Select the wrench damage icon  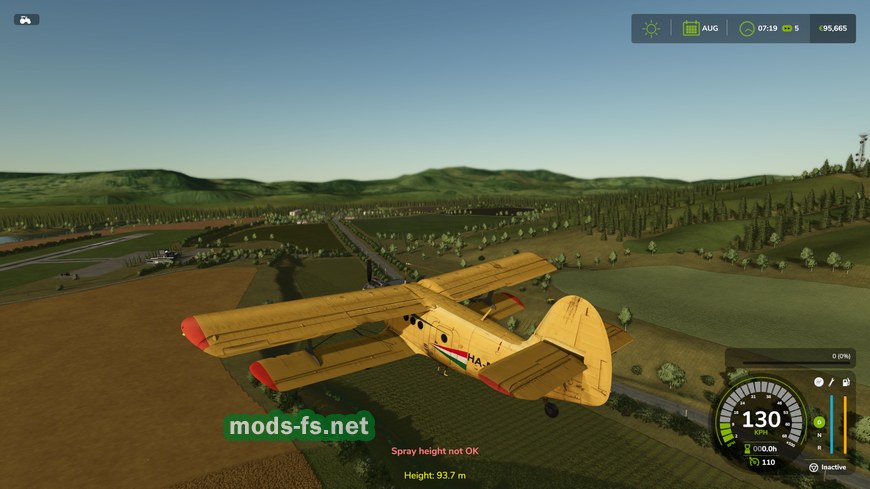(x=831, y=382)
